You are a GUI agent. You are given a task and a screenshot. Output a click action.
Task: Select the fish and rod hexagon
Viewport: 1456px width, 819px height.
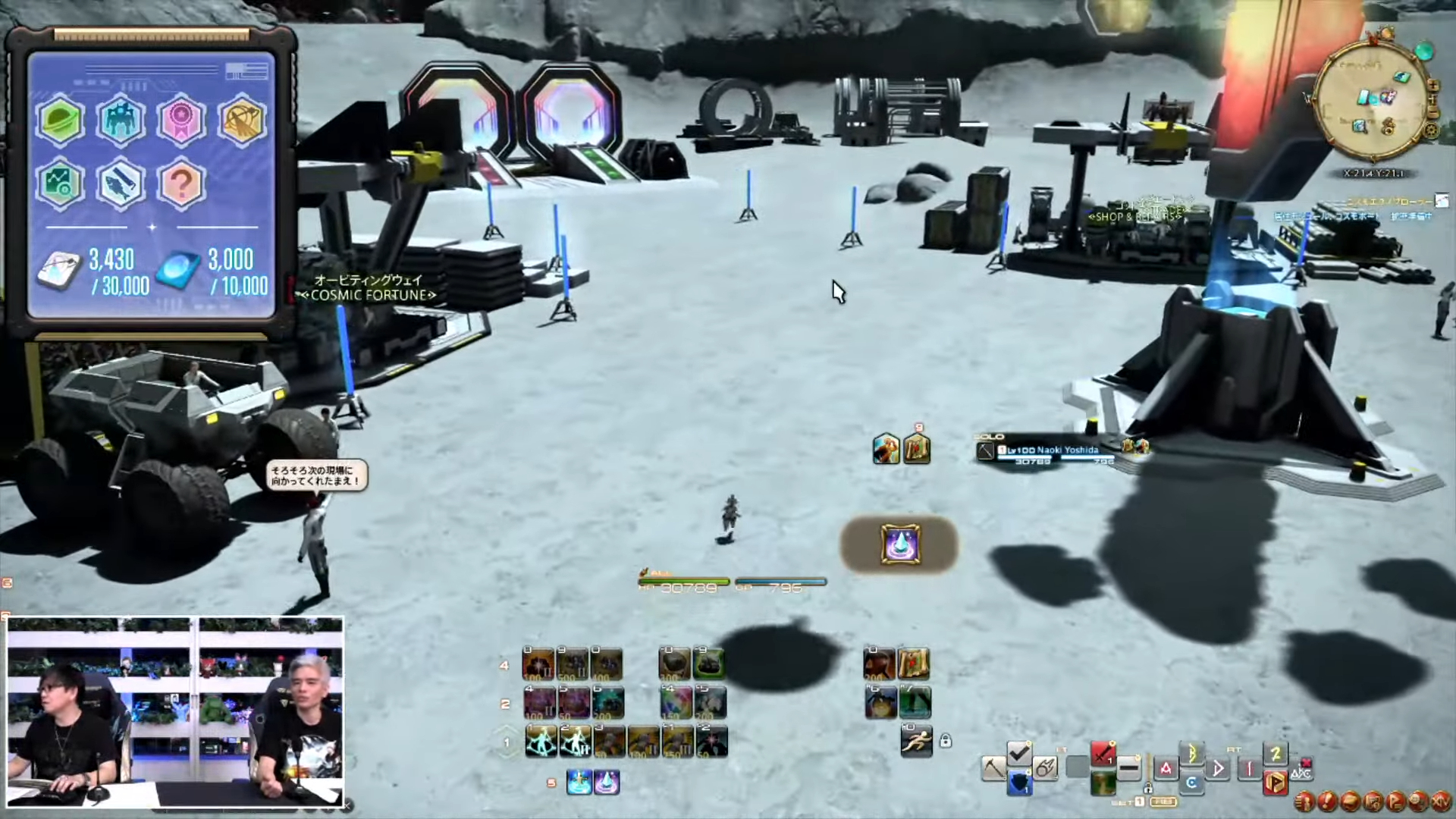121,184
